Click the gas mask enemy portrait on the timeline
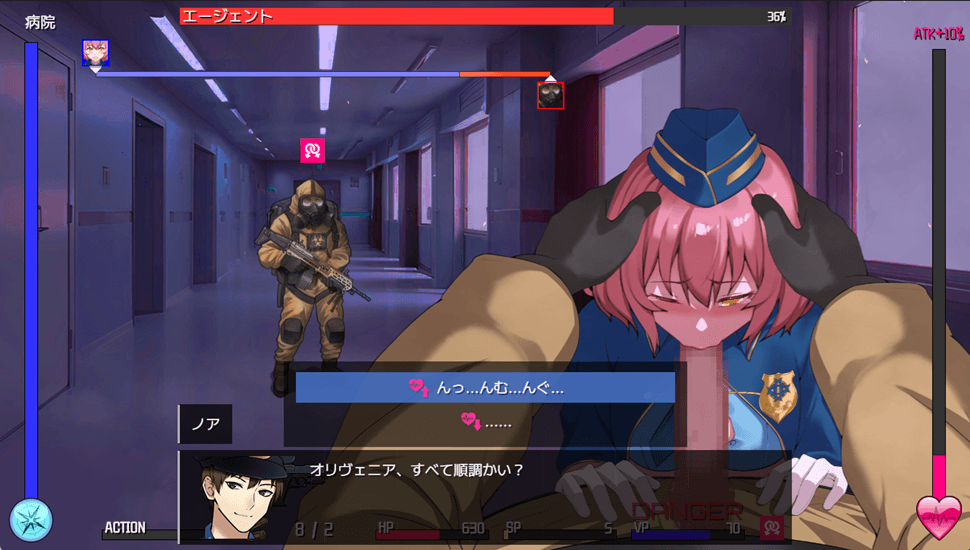970x550 pixels. point(551,95)
